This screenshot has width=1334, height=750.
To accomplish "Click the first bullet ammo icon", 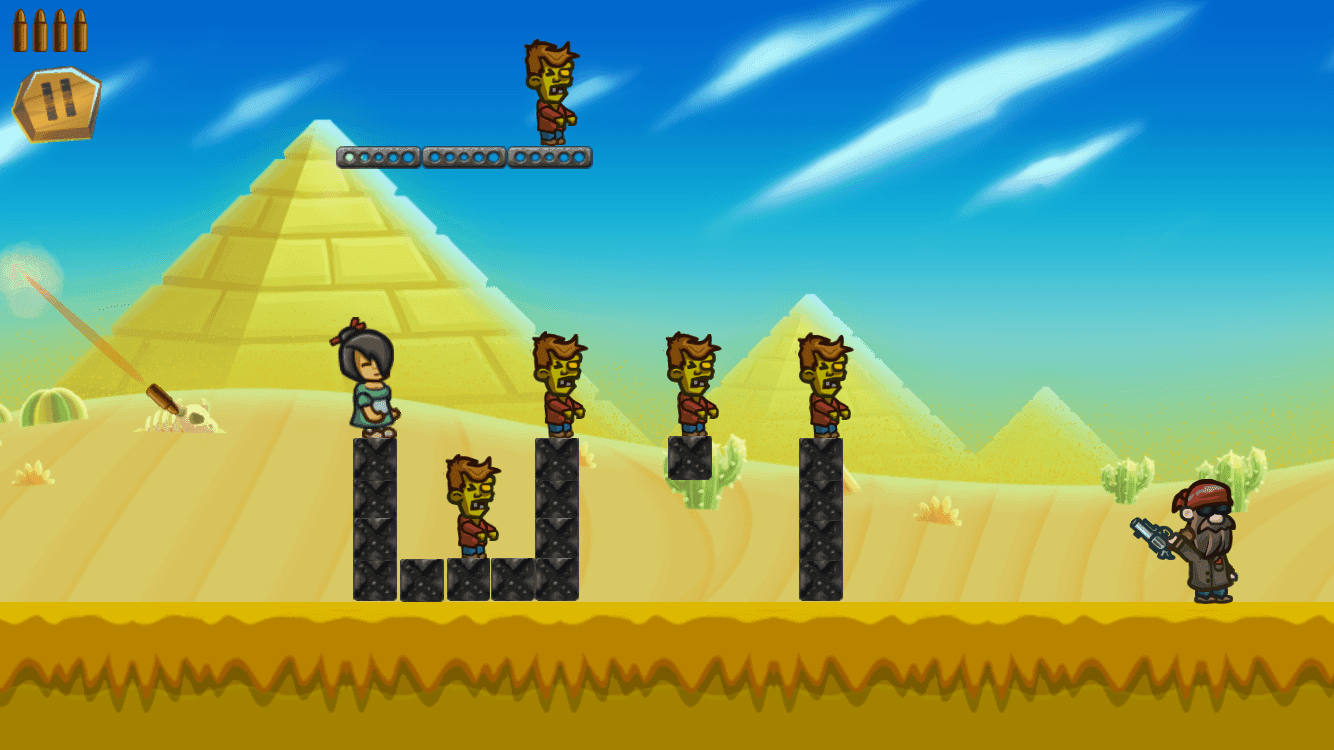I will coord(21,28).
